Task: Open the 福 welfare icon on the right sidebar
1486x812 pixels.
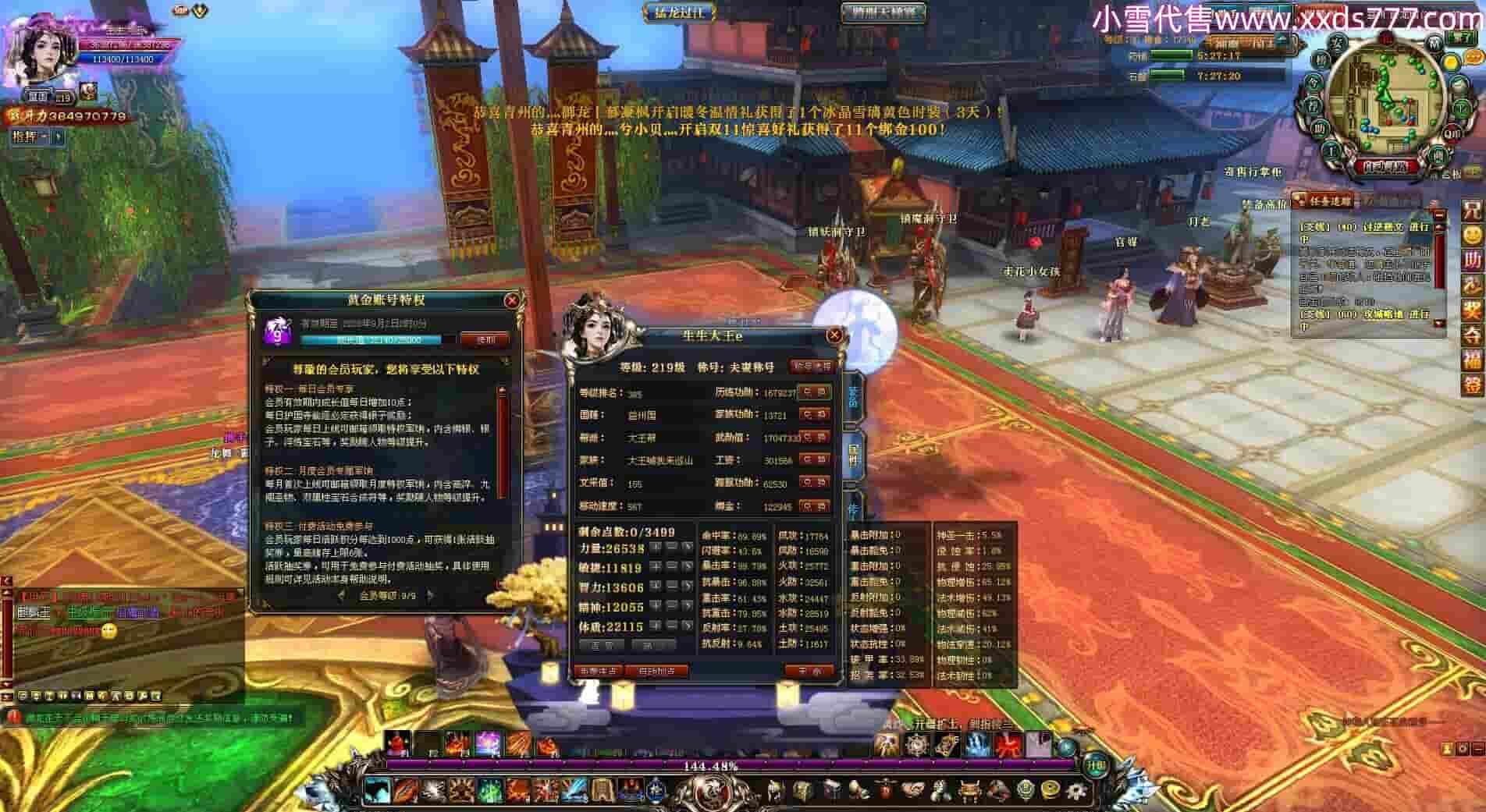Action: click(1473, 360)
